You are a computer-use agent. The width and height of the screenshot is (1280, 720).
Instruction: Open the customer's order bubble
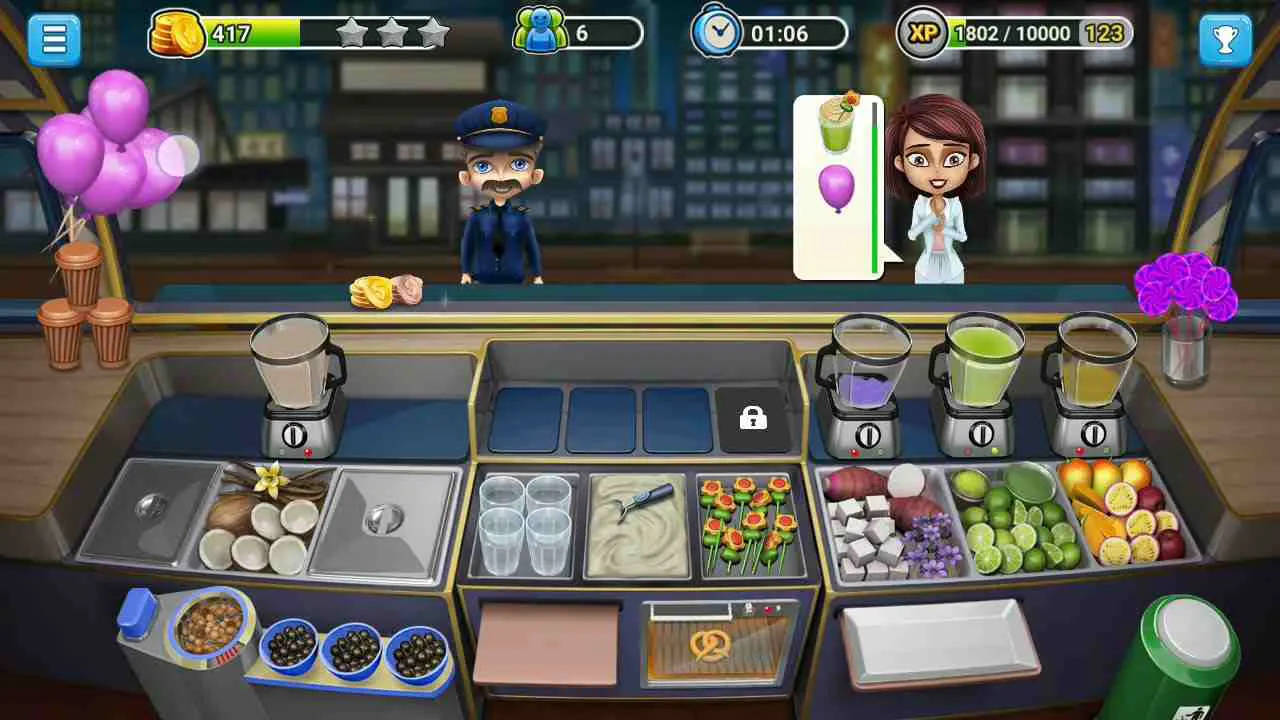pyautogui.click(x=836, y=185)
